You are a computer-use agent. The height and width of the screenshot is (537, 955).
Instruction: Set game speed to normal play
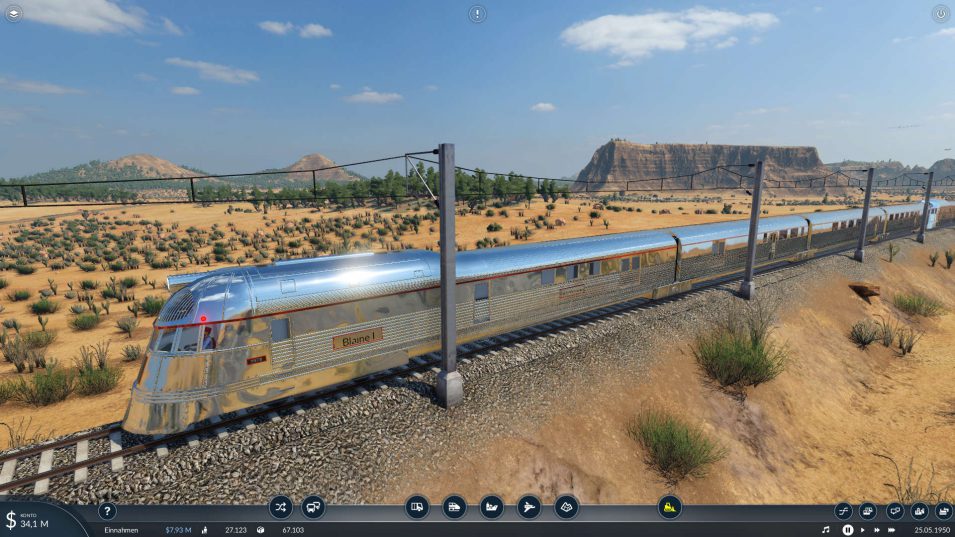[x=862, y=529]
